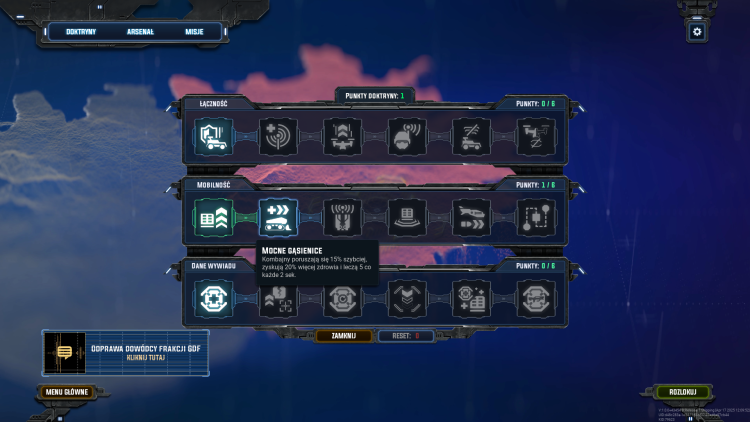Choose the first Łączność doctrine with shielded vehicle

coord(214,136)
